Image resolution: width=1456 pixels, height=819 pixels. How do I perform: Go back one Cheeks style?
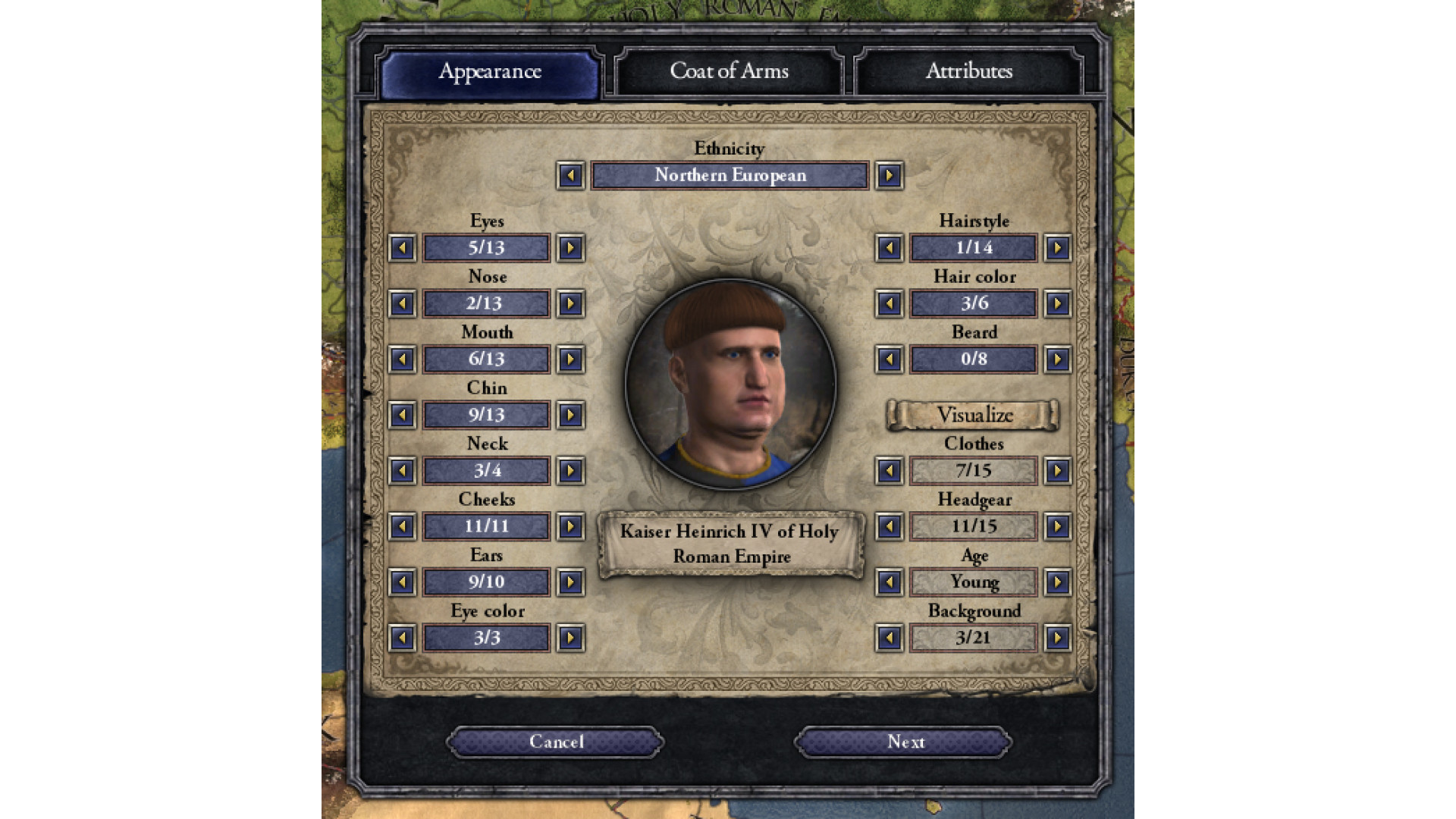tap(402, 526)
